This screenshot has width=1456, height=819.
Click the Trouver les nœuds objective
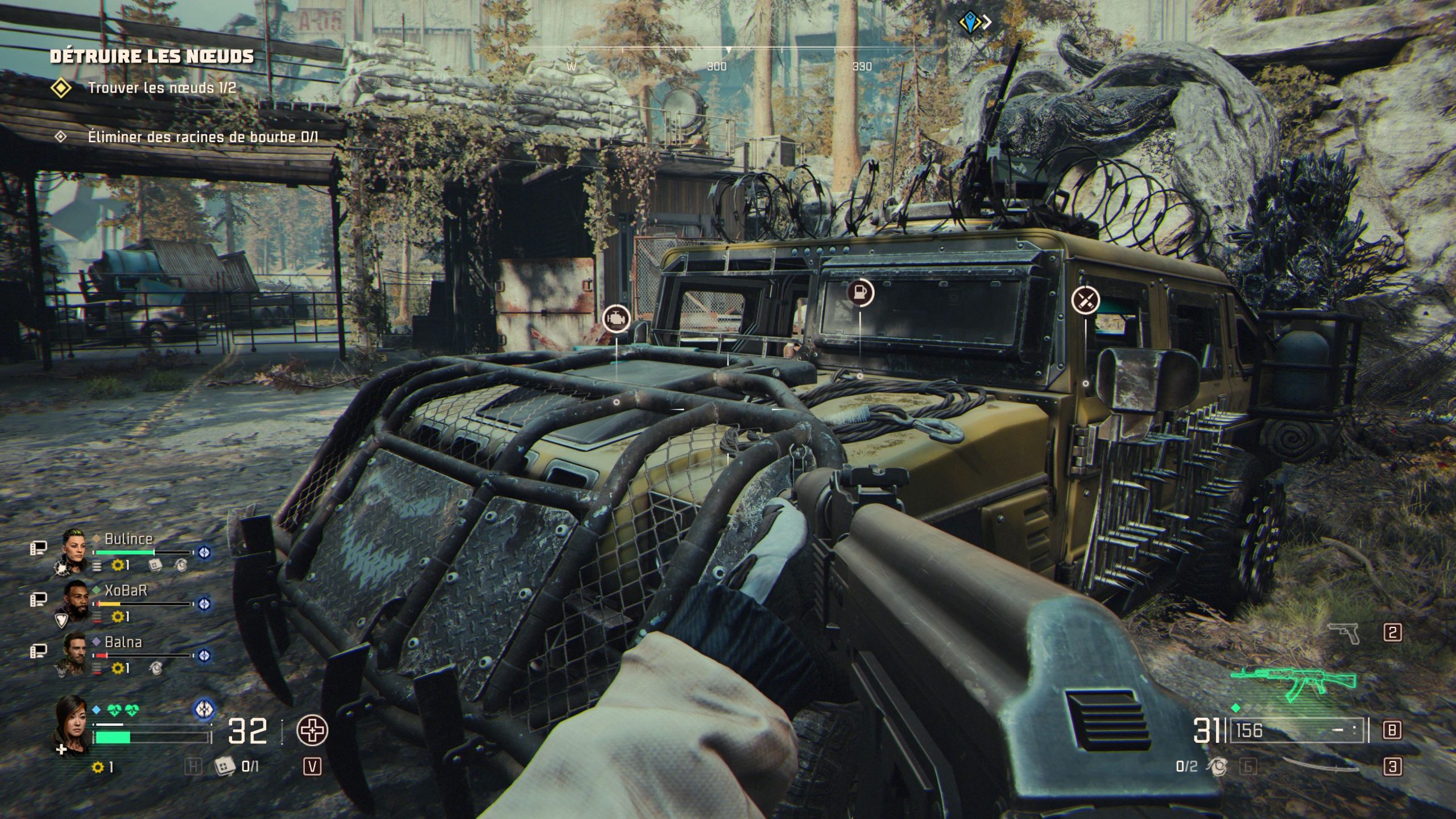coord(162,88)
